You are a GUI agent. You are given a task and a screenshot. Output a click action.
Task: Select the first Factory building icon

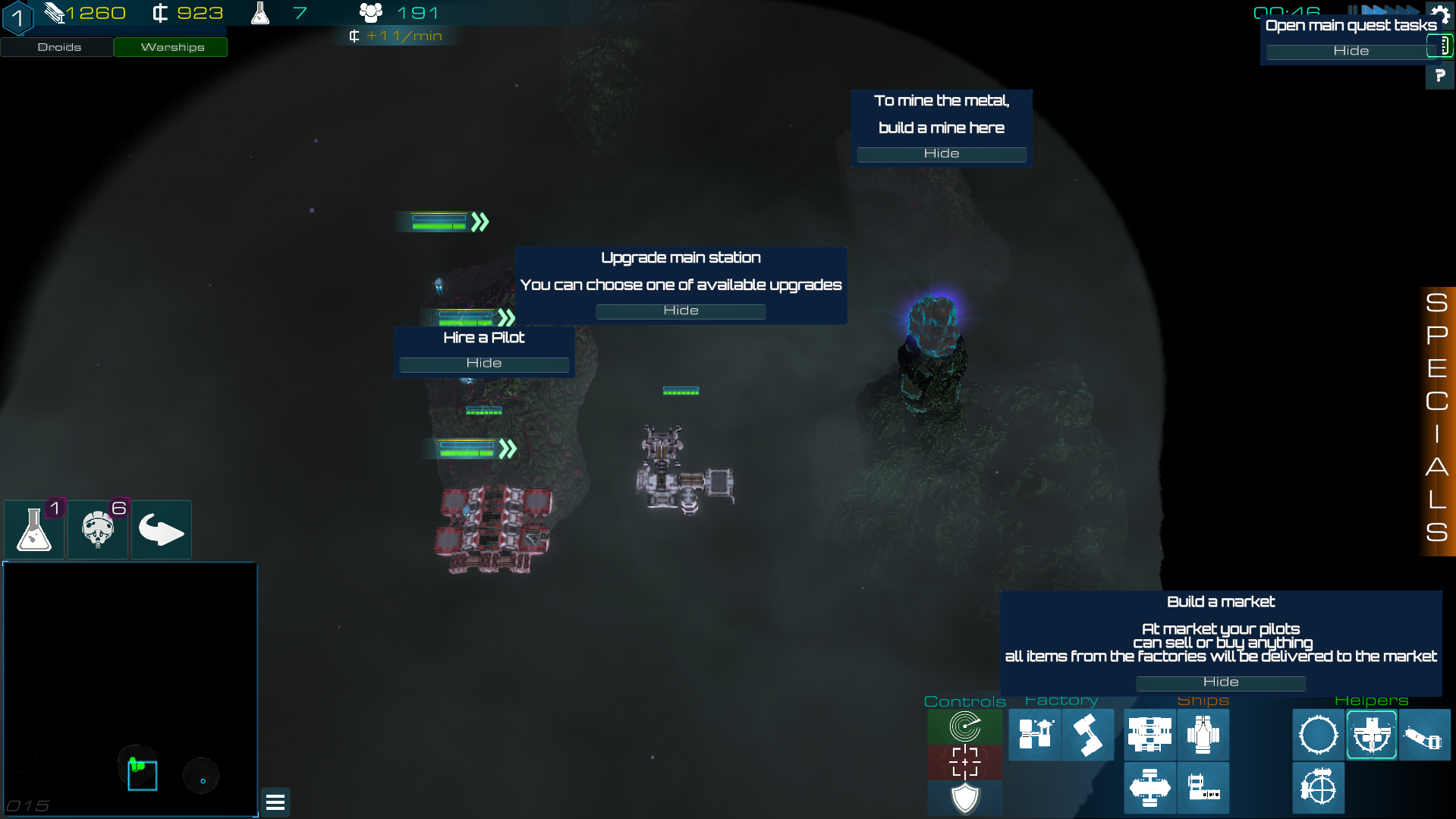(x=1034, y=735)
